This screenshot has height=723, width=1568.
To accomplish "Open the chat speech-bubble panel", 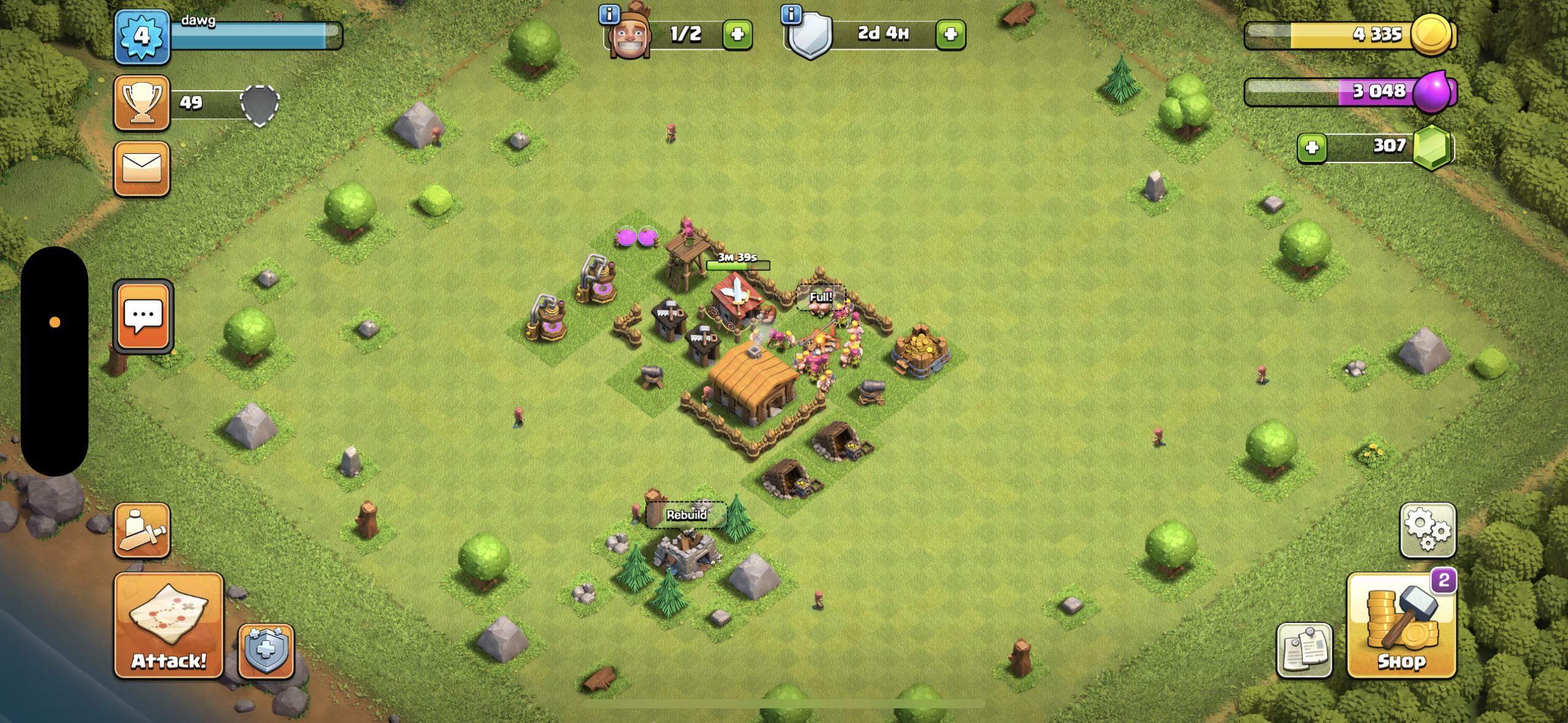I will 143,317.
